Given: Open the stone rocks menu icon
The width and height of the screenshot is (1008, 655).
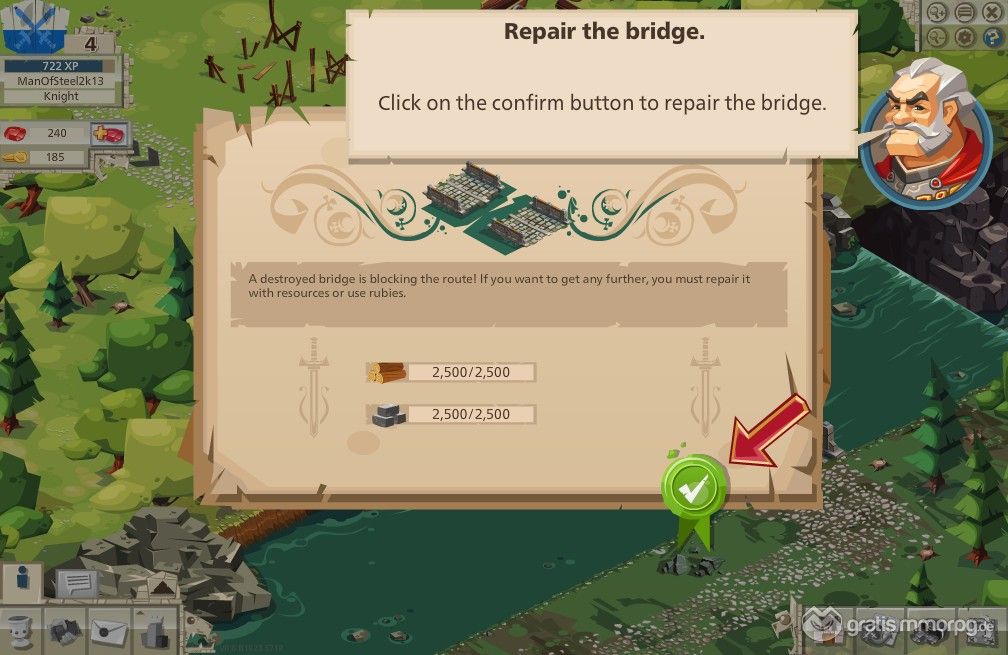Looking at the screenshot, I should click(x=65, y=630).
